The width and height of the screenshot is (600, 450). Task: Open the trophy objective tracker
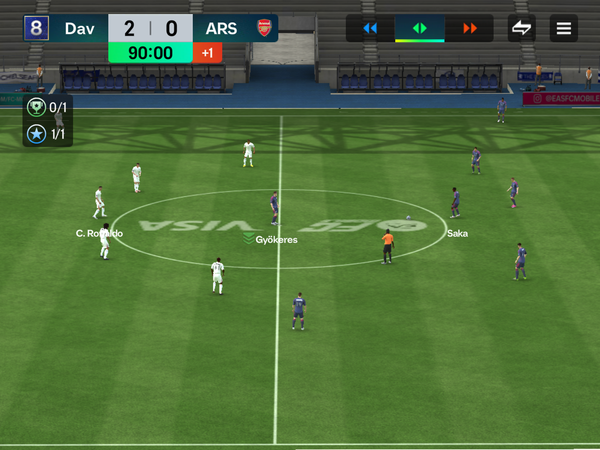37,109
